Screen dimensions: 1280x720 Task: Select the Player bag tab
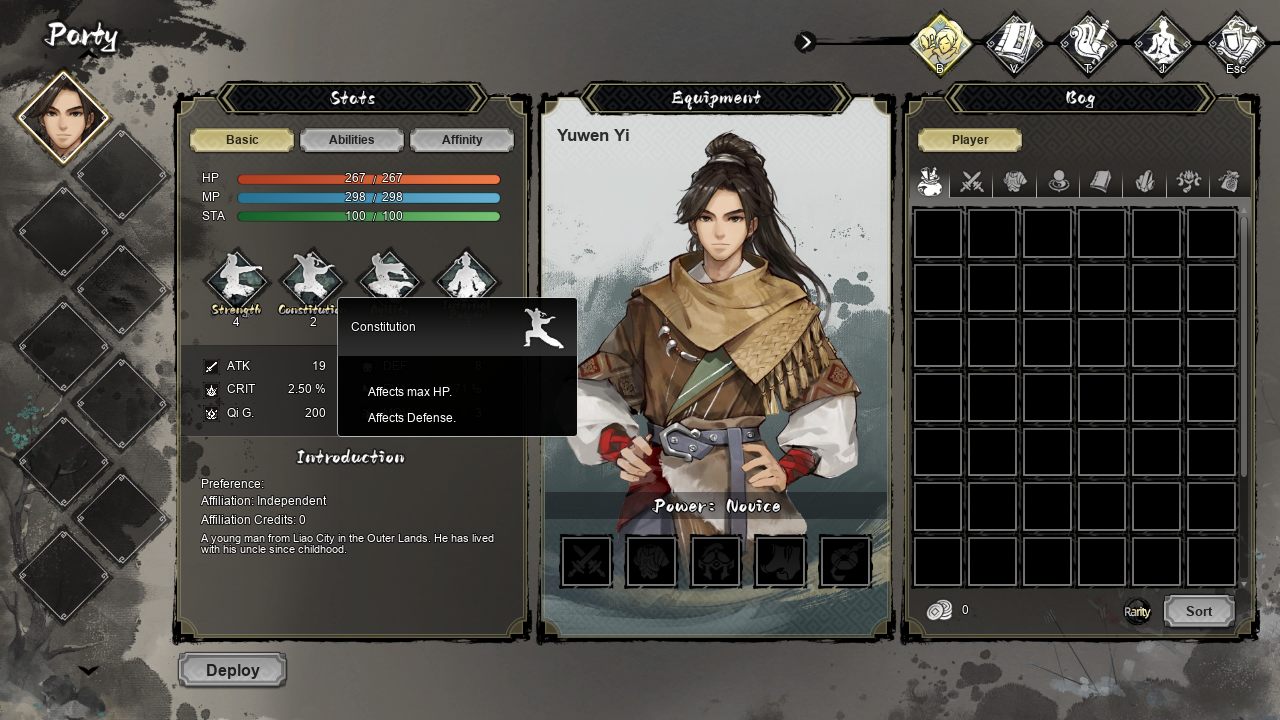[x=969, y=140]
